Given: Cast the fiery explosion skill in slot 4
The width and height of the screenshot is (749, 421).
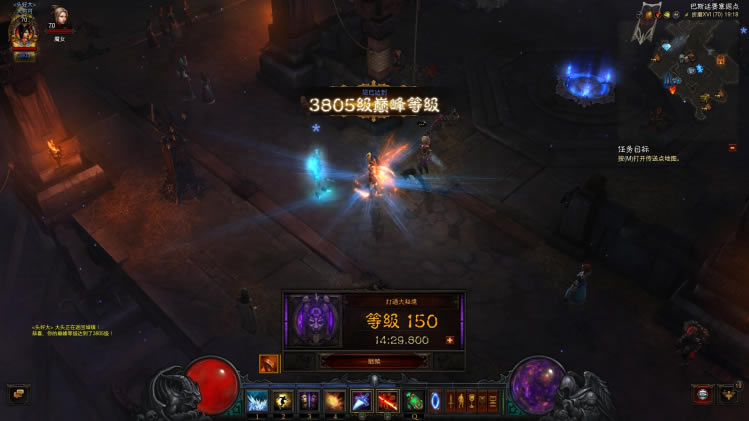Looking at the screenshot, I should tap(335, 401).
